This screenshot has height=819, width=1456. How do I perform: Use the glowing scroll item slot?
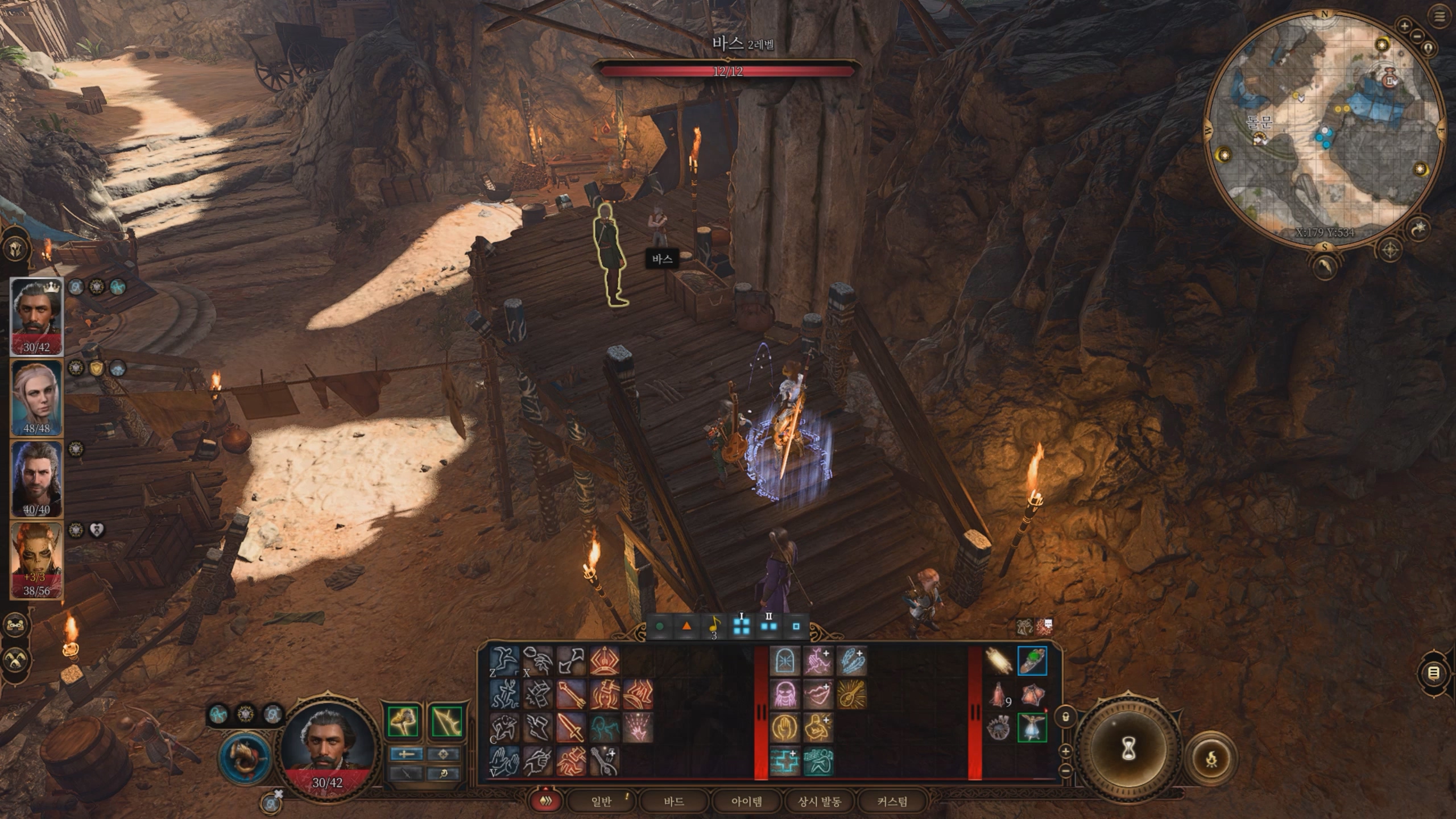[999, 661]
